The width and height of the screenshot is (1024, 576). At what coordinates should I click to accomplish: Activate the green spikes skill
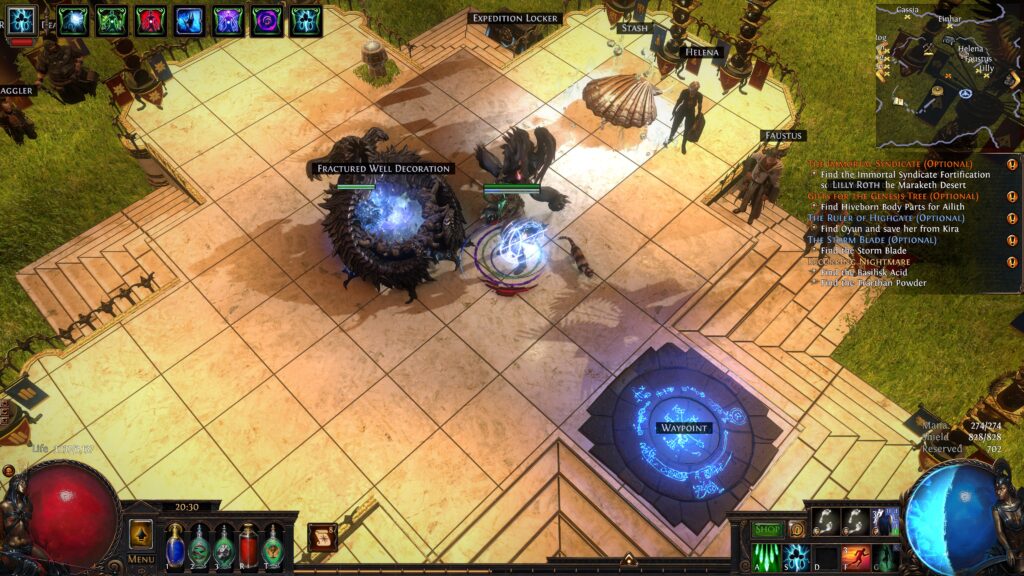click(x=767, y=557)
